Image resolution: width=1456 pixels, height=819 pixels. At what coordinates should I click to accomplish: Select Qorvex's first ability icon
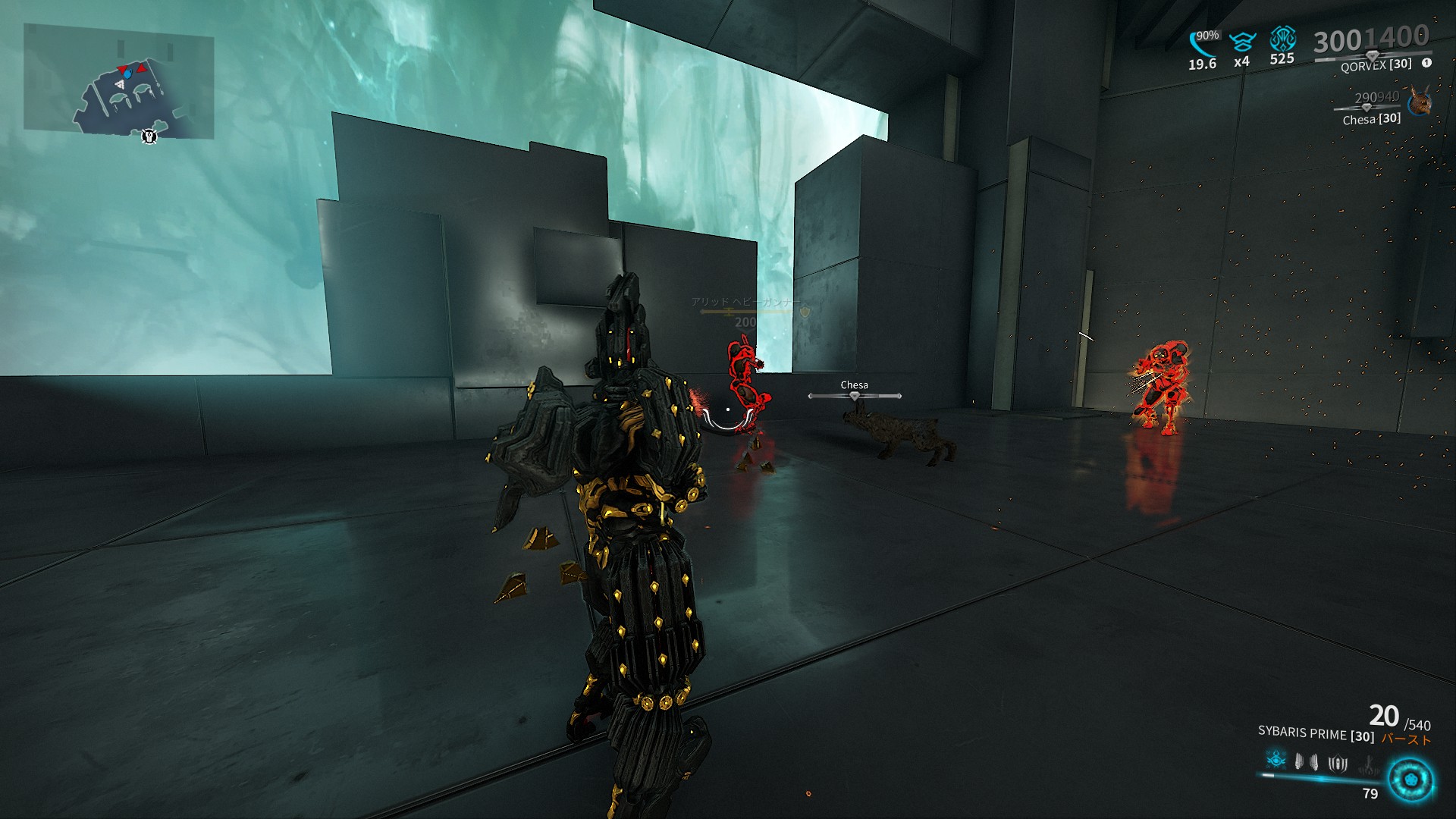1276,761
